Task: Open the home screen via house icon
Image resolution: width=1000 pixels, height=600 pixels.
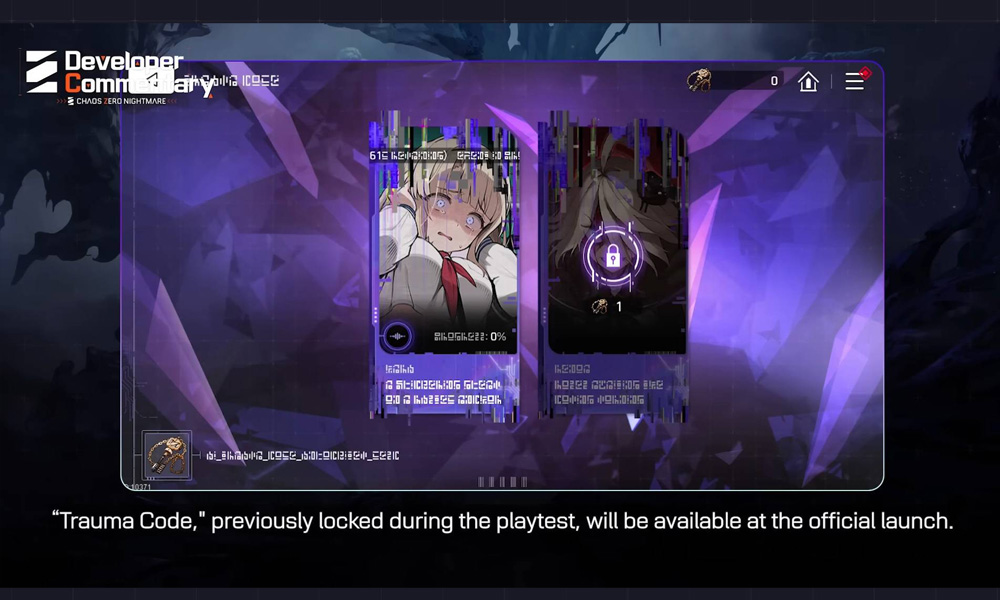Action: (x=808, y=82)
